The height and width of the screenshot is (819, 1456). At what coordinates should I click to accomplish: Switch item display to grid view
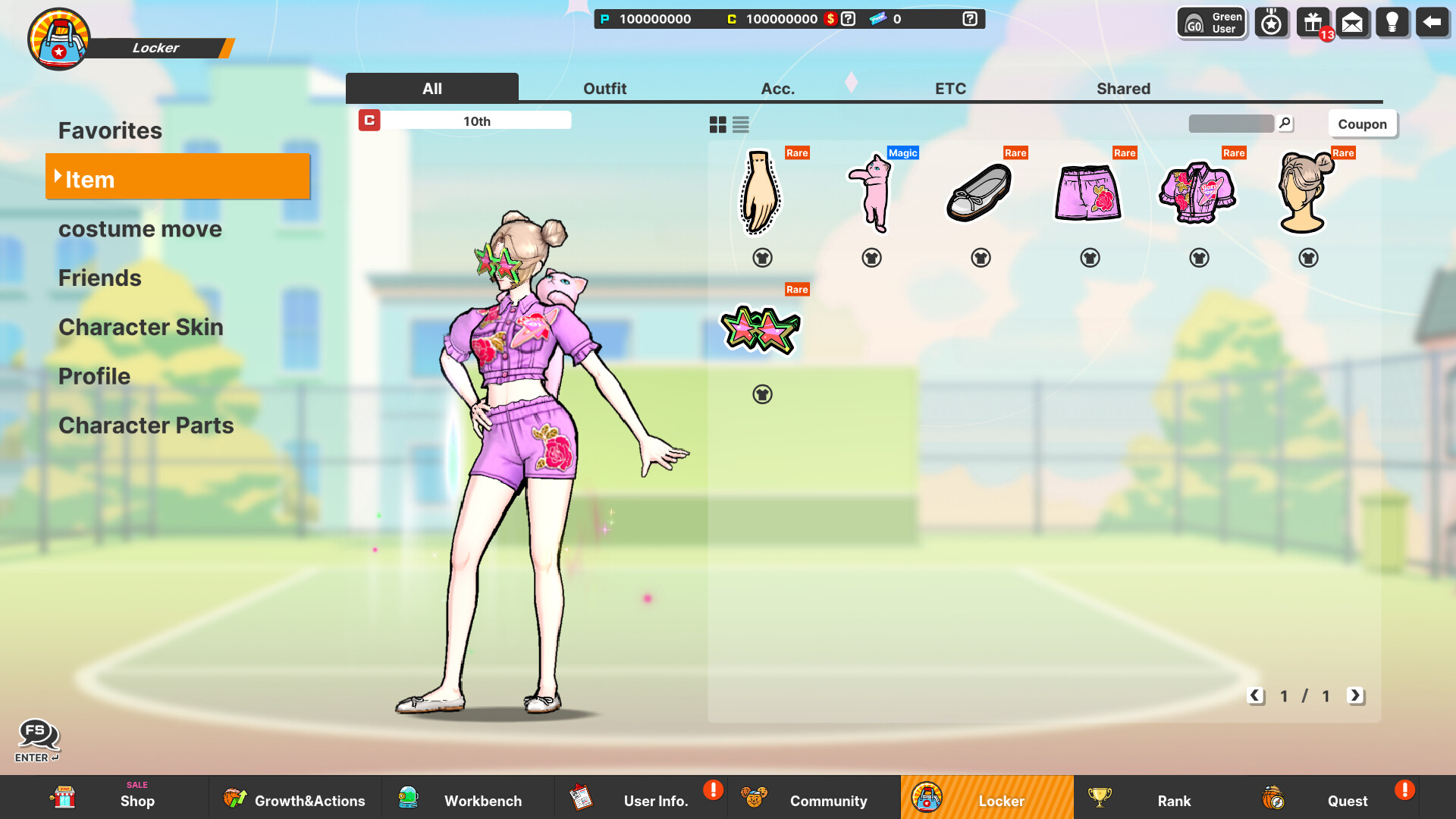(x=716, y=124)
